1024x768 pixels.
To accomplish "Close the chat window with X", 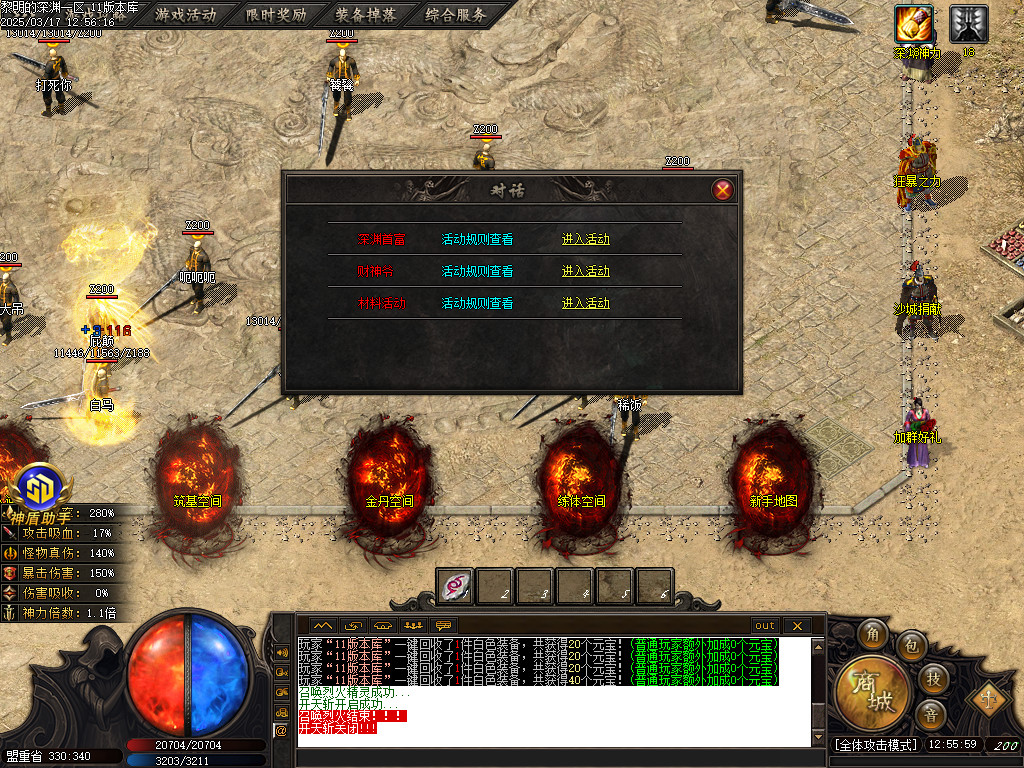I will [797, 626].
